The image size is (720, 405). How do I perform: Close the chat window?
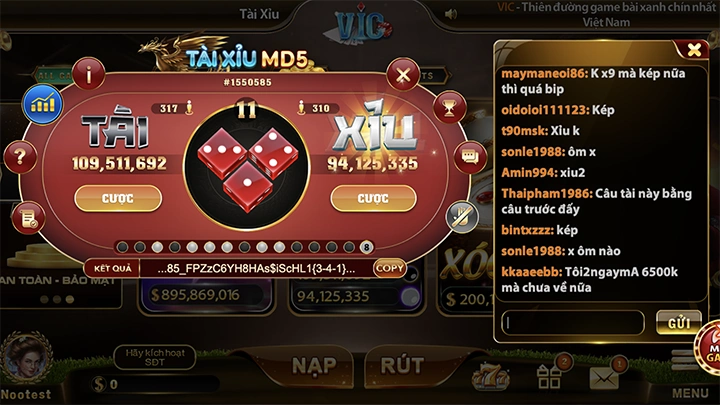tap(692, 49)
